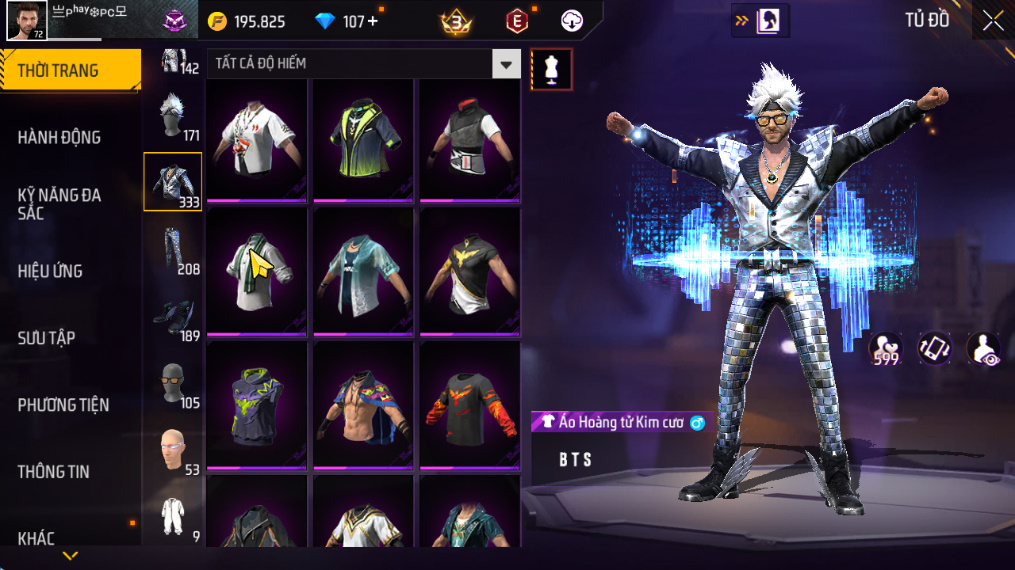The image size is (1015, 570).
Task: Open the Hiệu Ứng section
Action: click(x=50, y=271)
